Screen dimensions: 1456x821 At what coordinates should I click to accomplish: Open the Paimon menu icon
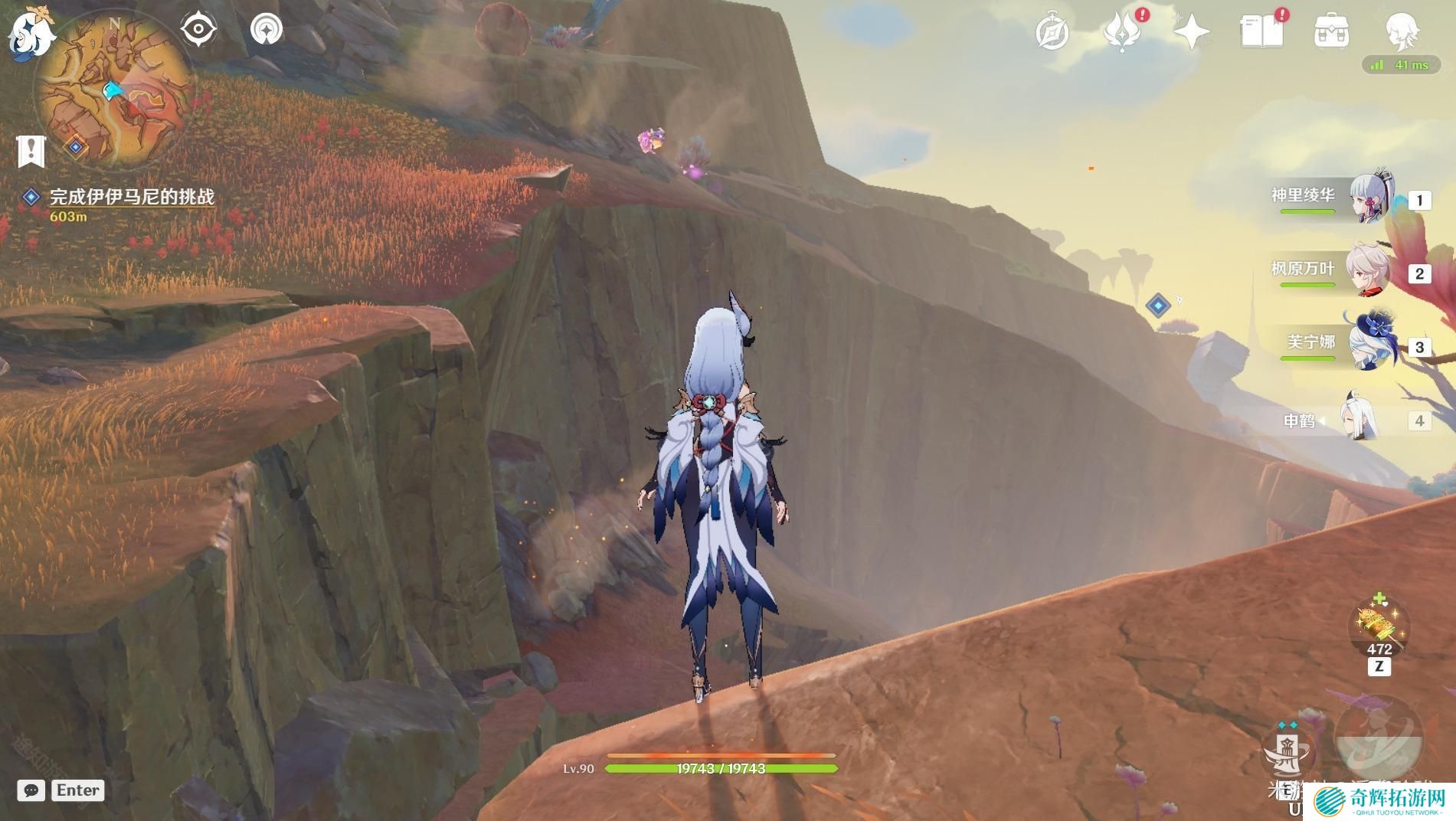tap(31, 33)
